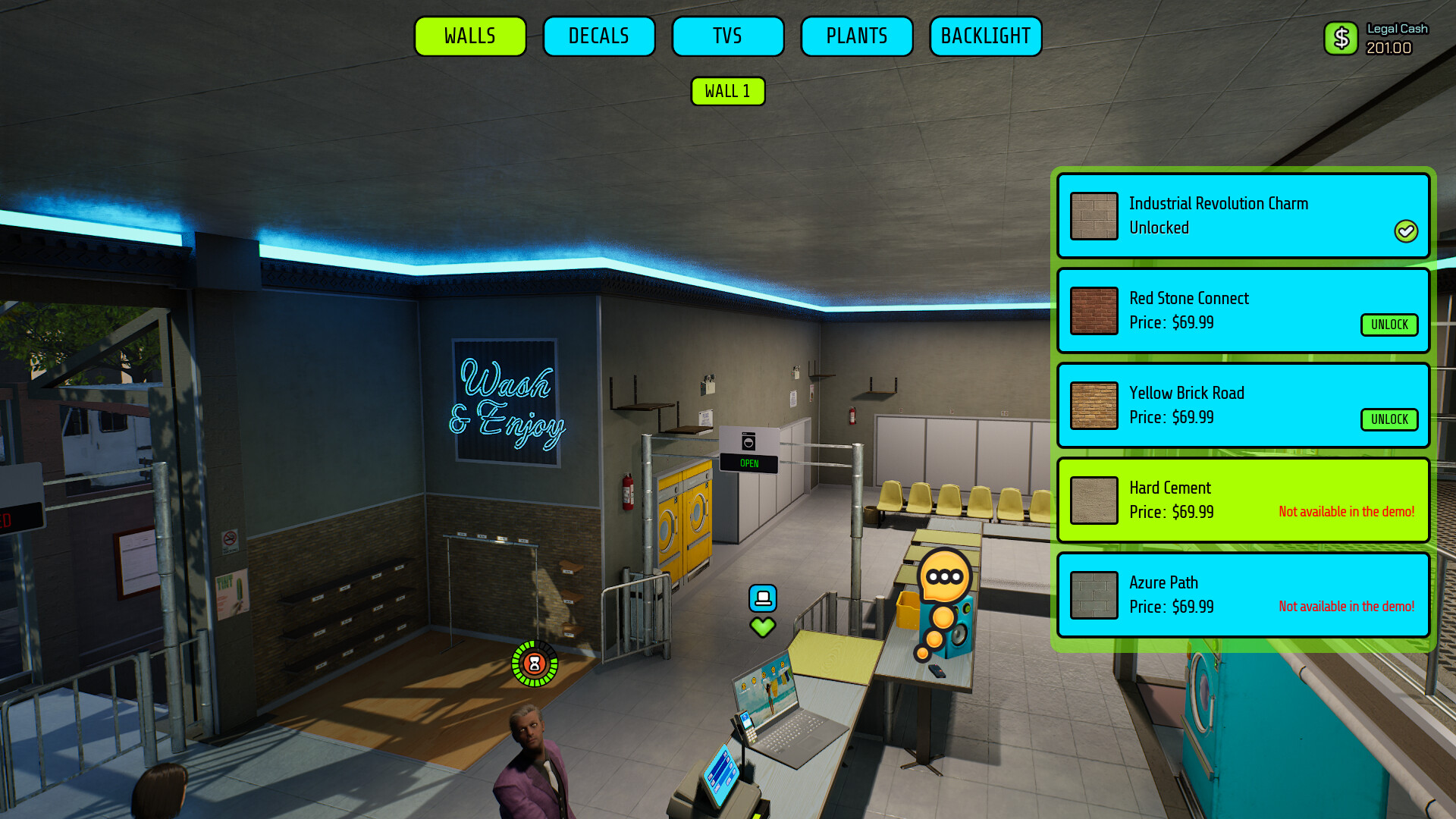Click the green Legal Cash dollar icon
Screen dimensions: 1456x819
tap(1341, 38)
